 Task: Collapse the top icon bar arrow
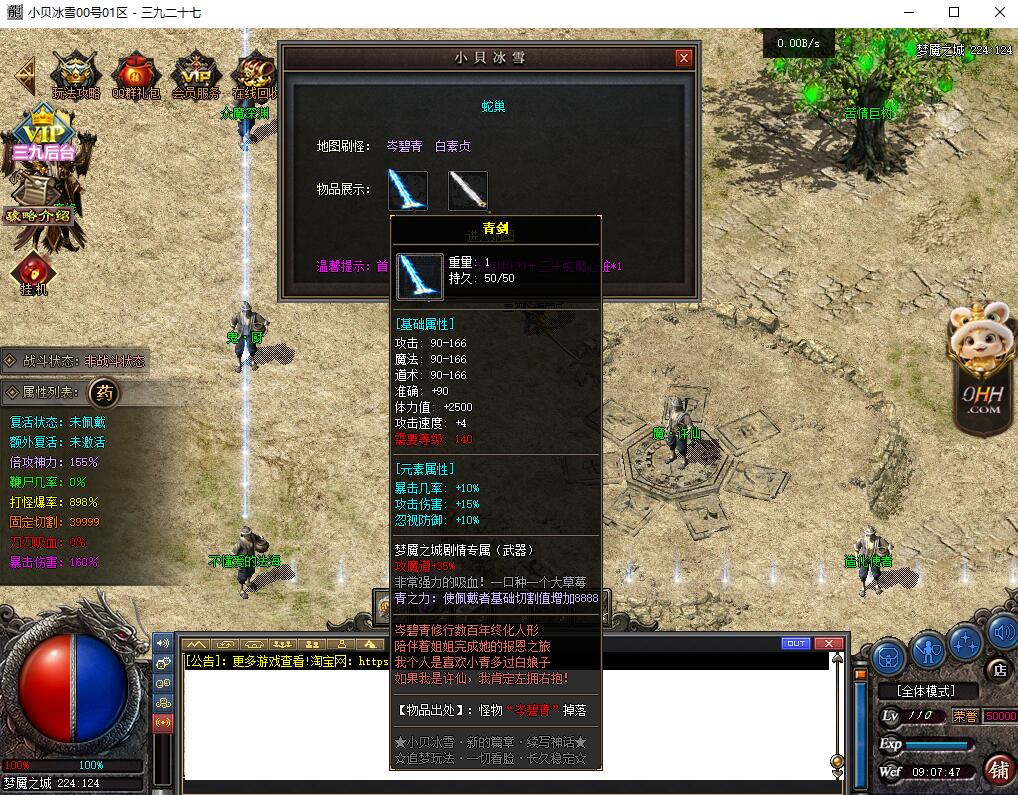pos(24,74)
